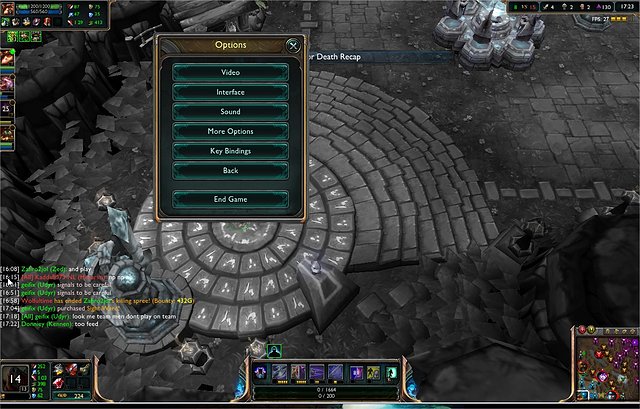The height and width of the screenshot is (409, 640).
Task: Choose End Game
Action: [230, 199]
